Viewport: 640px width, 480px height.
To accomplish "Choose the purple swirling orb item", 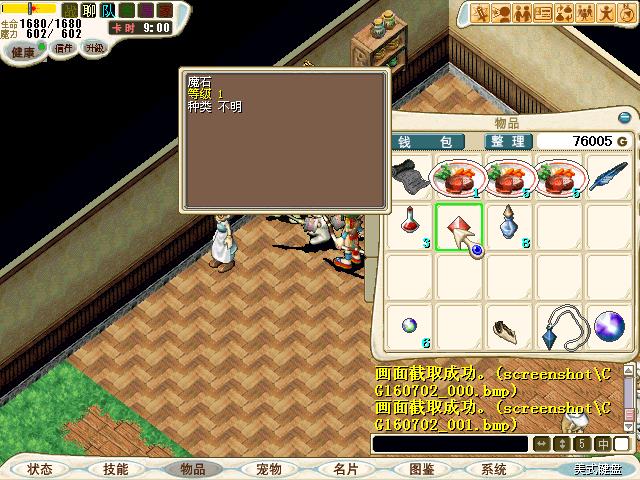I will 609,327.
